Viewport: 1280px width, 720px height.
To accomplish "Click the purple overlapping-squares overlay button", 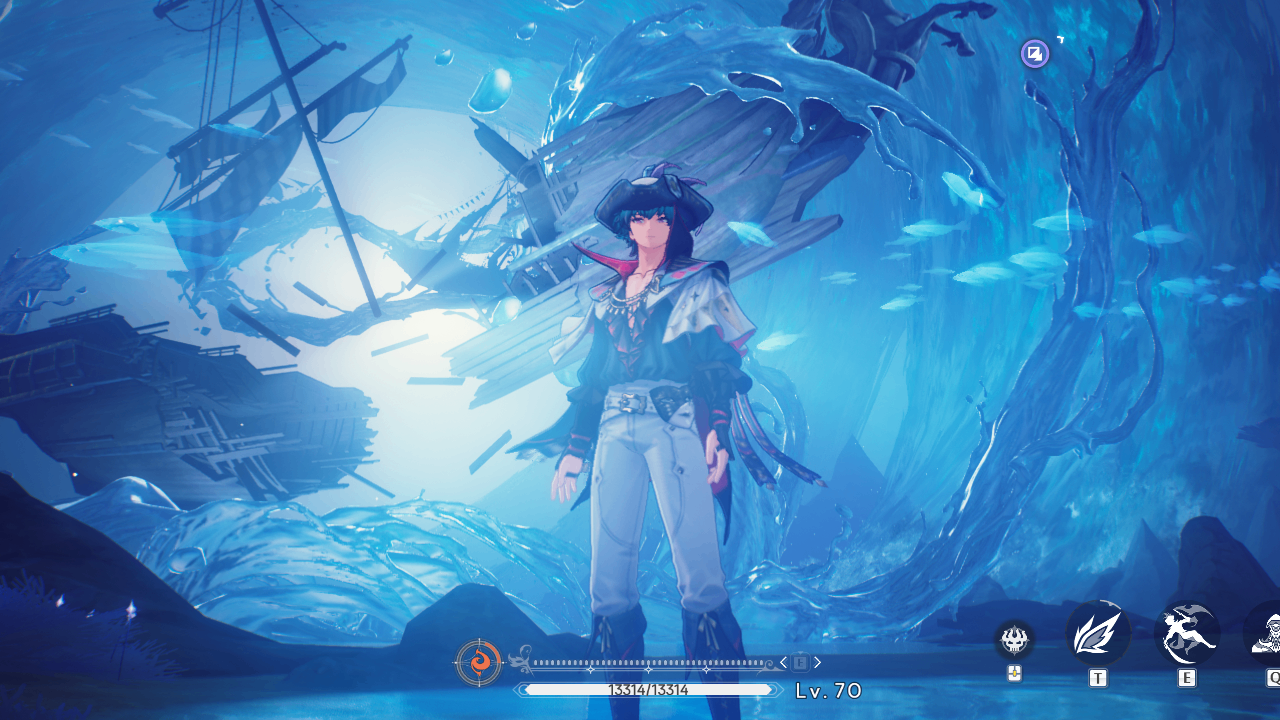I will click(x=1035, y=54).
